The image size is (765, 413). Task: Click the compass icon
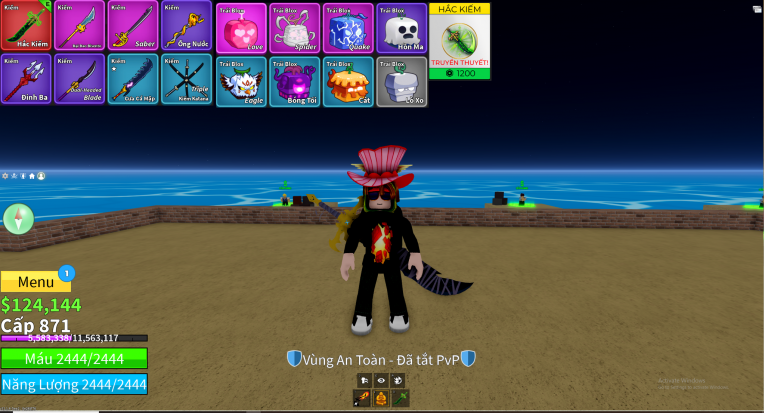click(19, 218)
